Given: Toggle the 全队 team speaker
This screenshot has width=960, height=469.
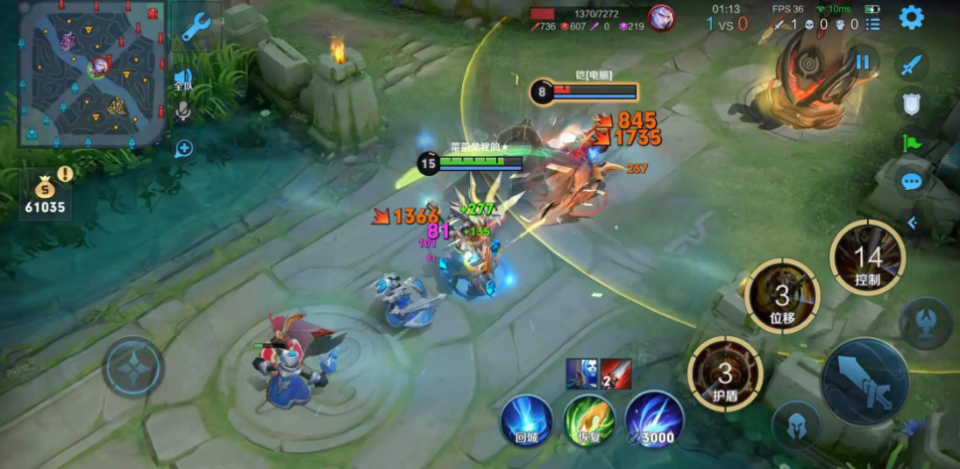Looking at the screenshot, I should [183, 78].
